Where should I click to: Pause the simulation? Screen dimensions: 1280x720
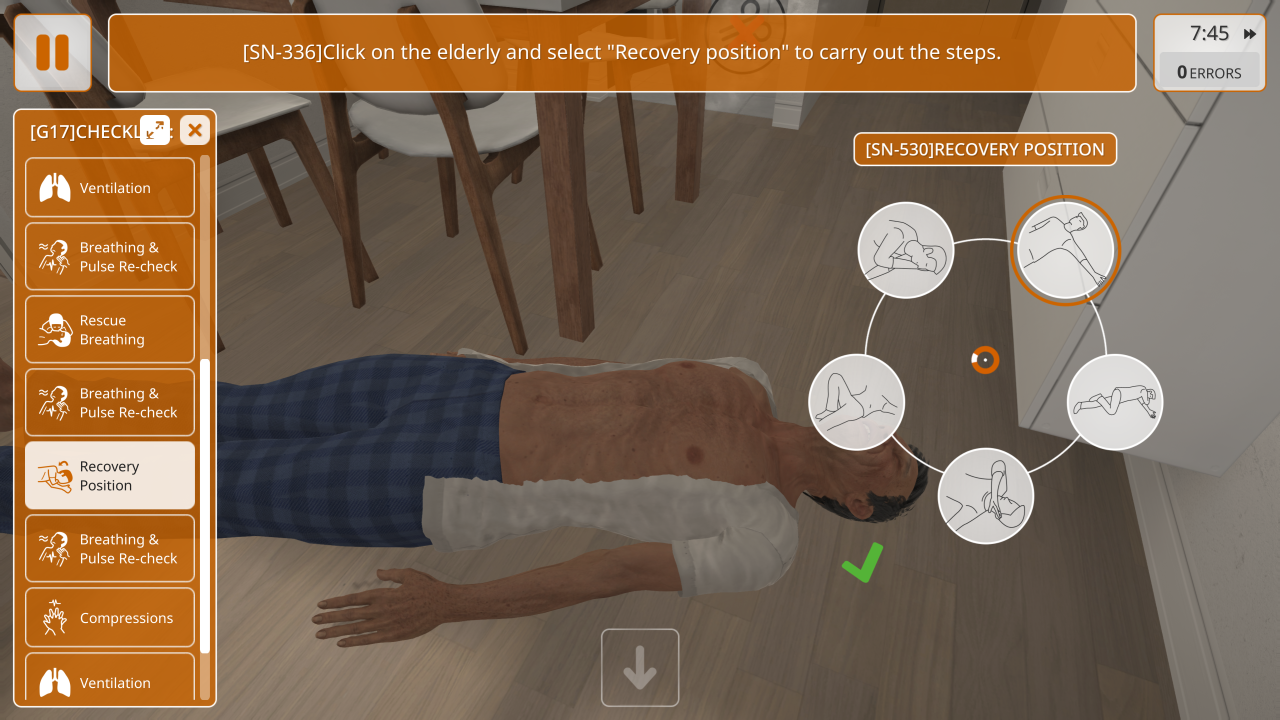pos(52,53)
